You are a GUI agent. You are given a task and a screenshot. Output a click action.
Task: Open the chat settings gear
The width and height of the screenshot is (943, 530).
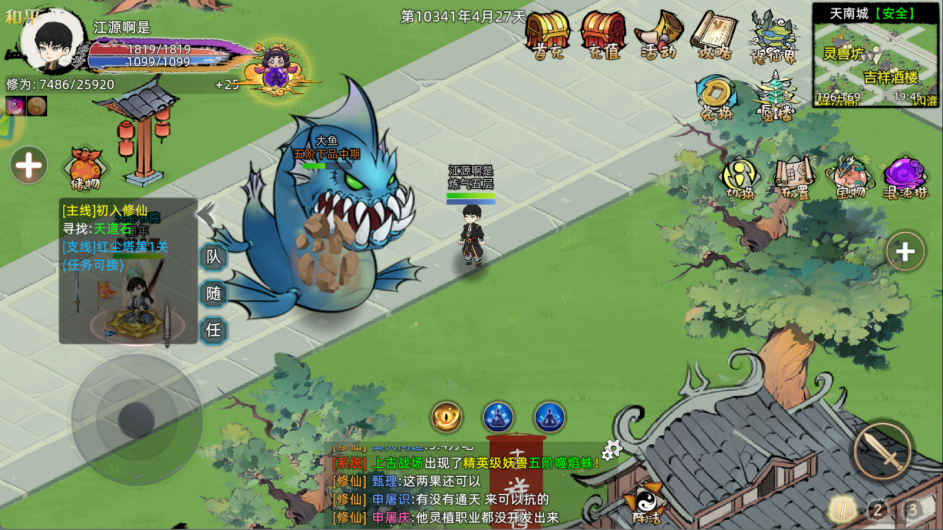tap(611, 451)
